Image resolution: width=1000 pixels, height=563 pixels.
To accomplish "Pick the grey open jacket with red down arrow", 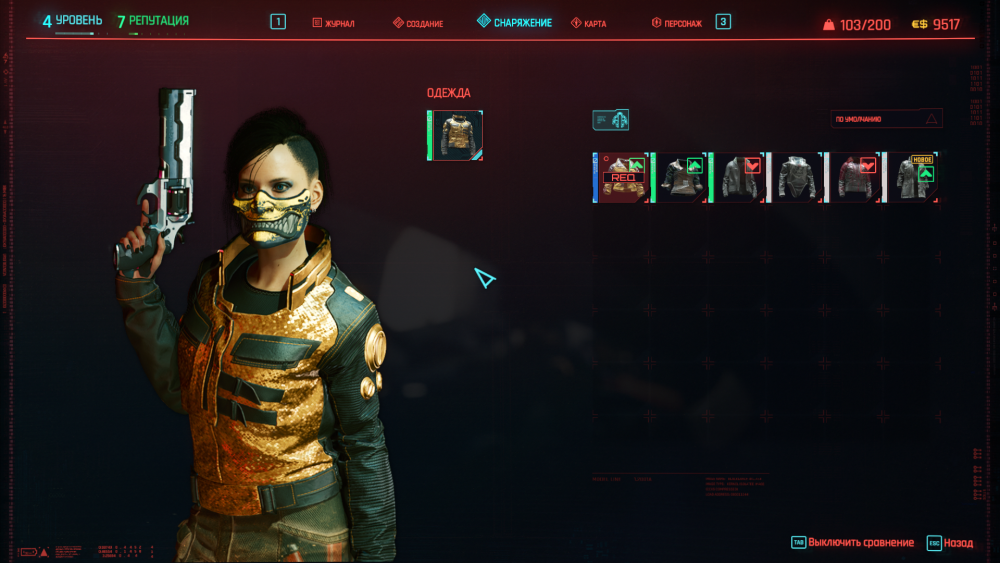I will click(738, 178).
